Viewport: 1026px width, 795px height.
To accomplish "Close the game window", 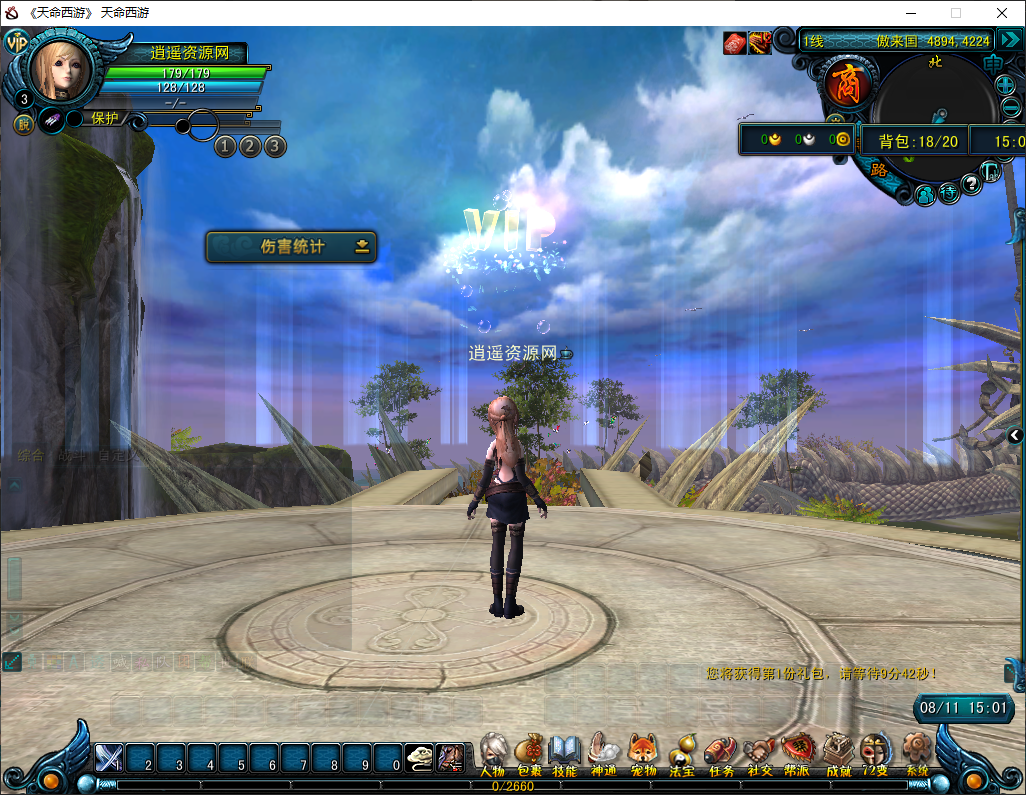I will [x=1001, y=13].
